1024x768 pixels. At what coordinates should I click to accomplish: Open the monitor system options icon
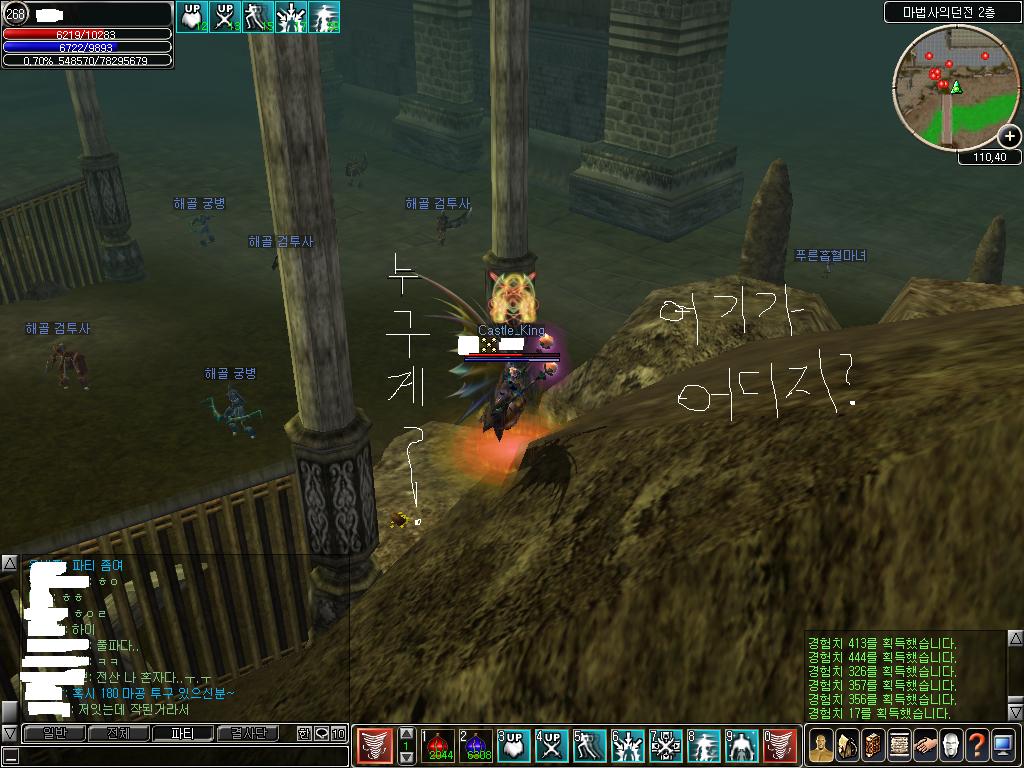[1003, 745]
